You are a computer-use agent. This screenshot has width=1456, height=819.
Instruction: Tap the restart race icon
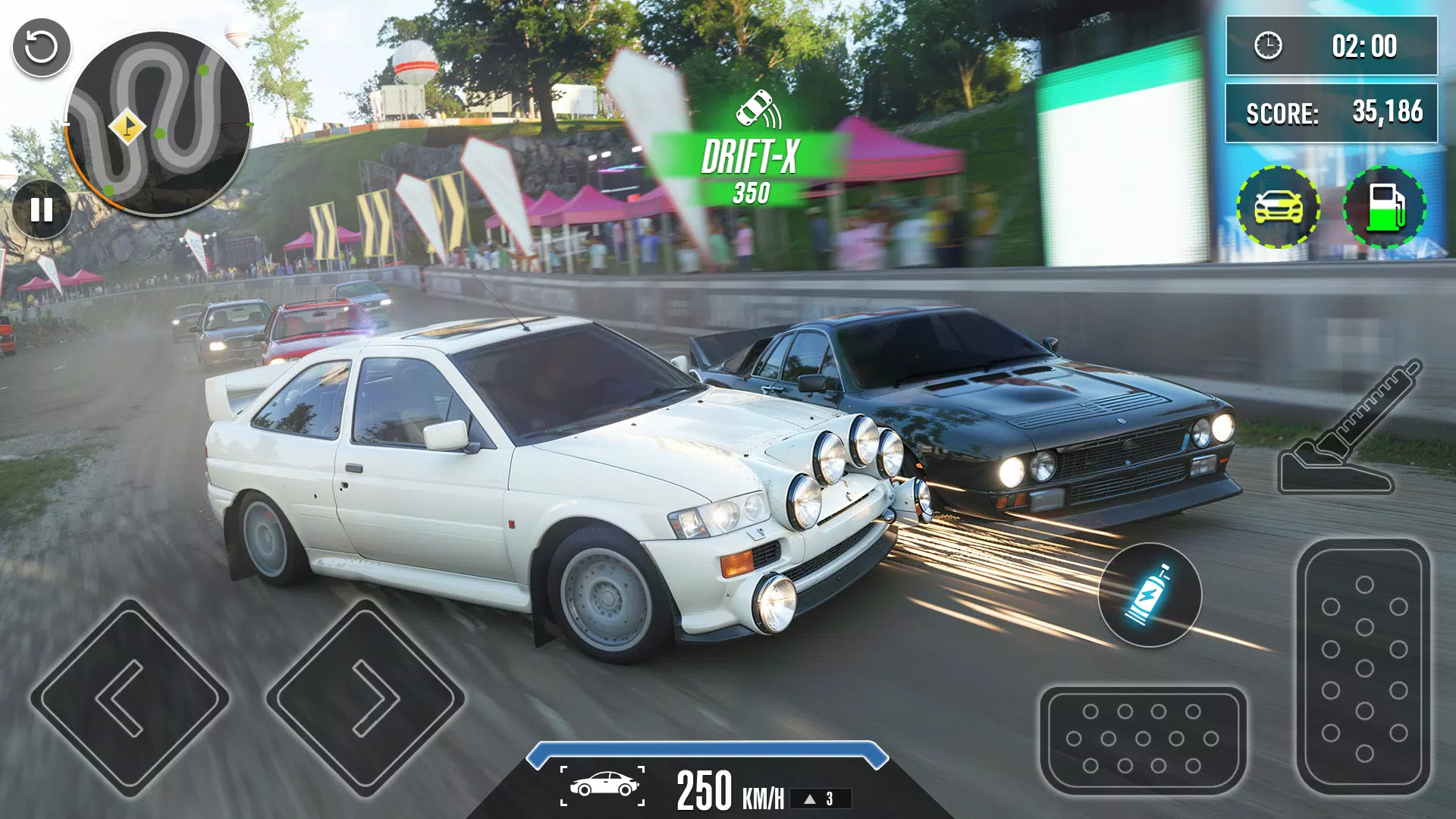42,48
